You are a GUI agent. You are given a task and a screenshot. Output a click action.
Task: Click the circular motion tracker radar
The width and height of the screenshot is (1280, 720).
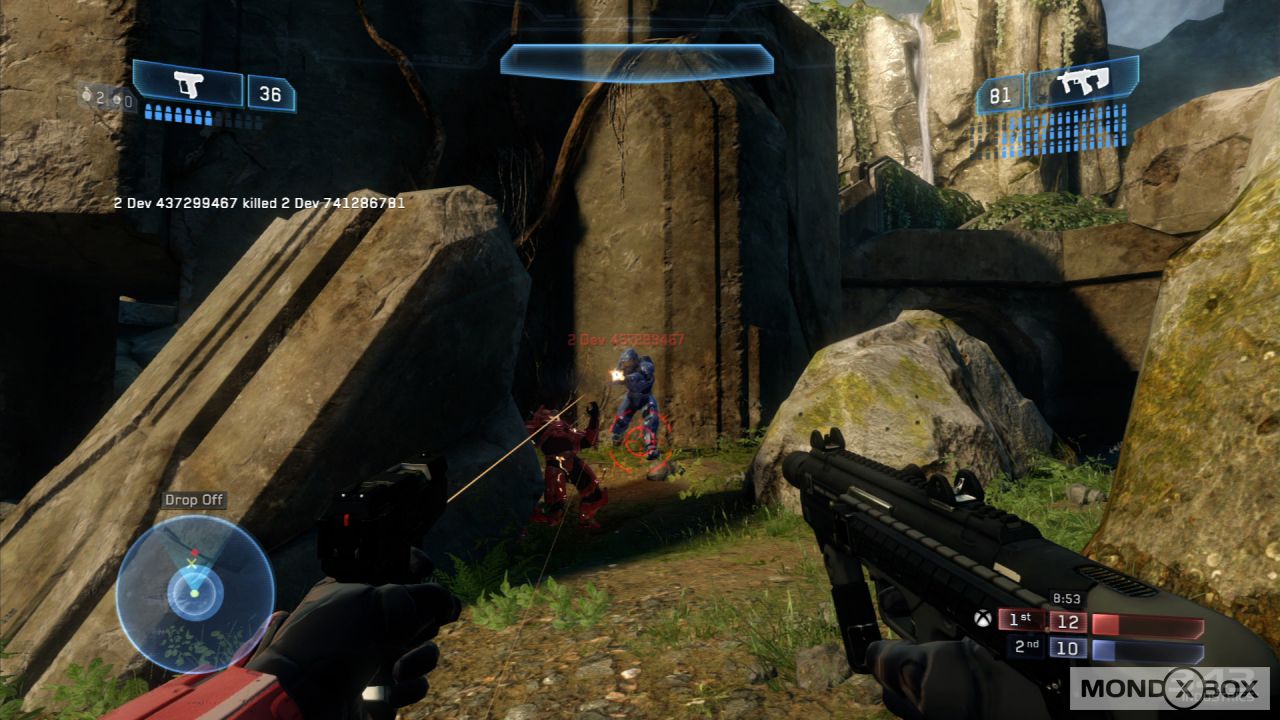(x=194, y=594)
